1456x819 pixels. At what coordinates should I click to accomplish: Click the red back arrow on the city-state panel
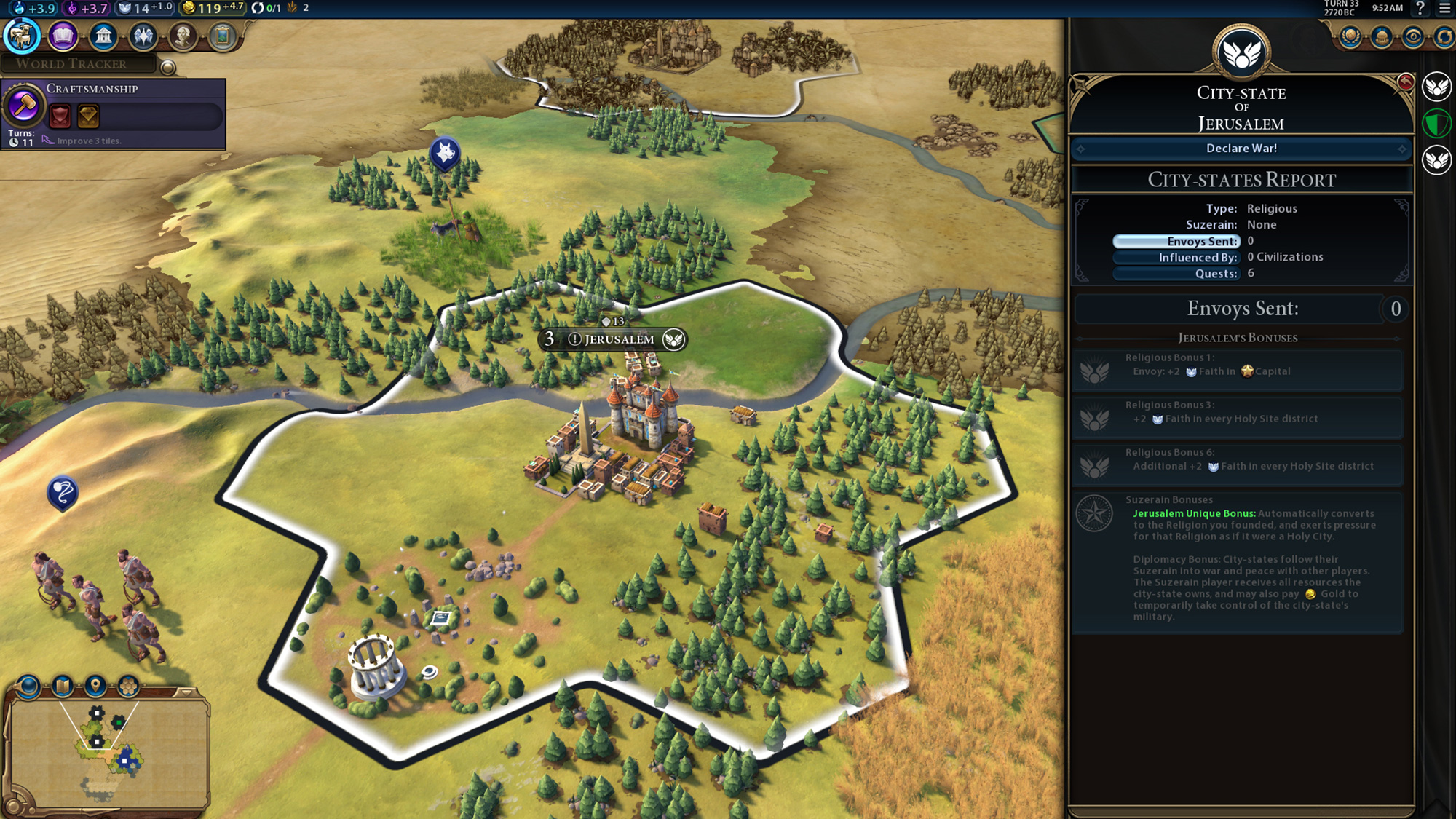[1406, 82]
